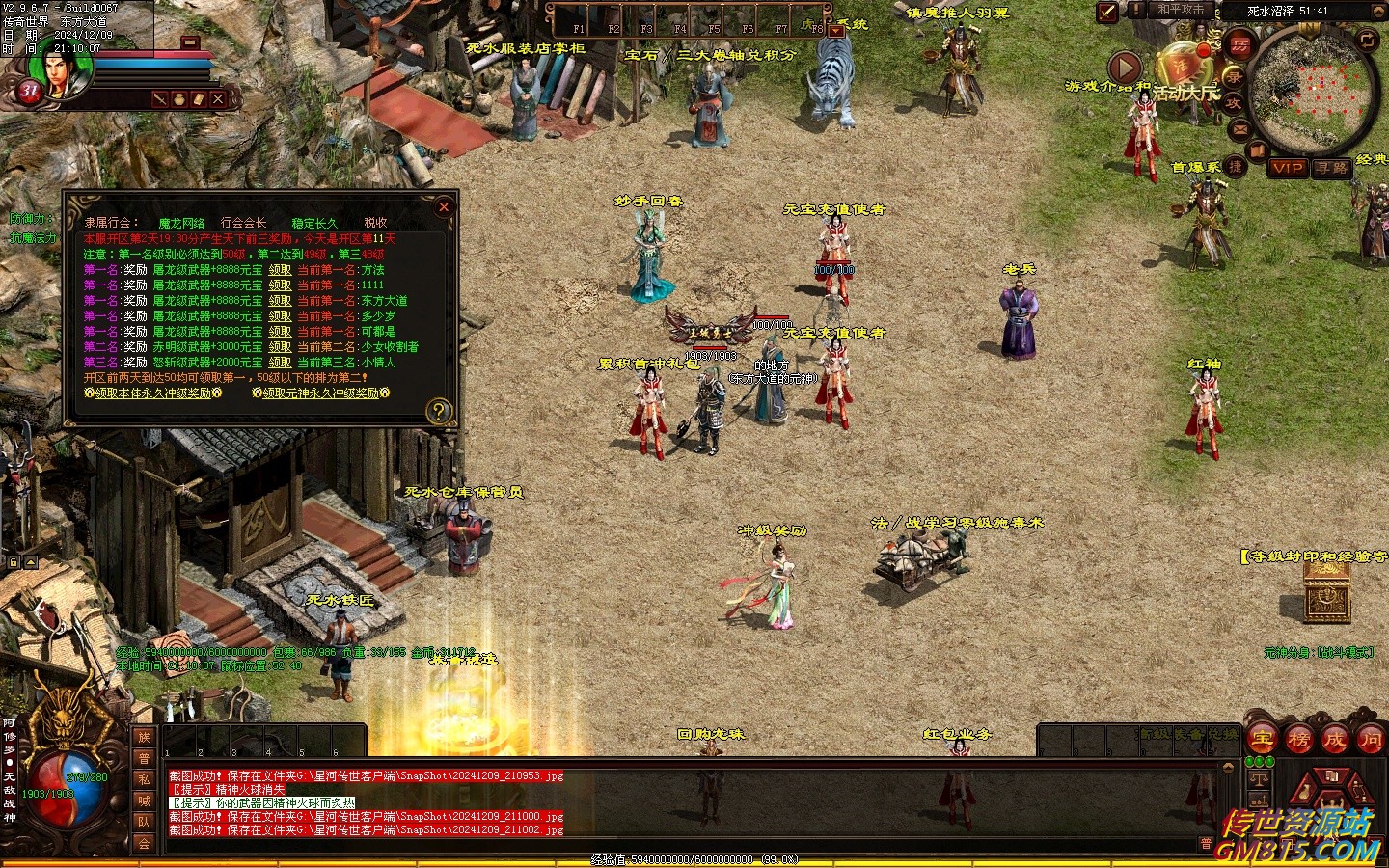Activate the 寻路 pathfinding button
Screen dimensions: 1389x868
[x=1332, y=168]
